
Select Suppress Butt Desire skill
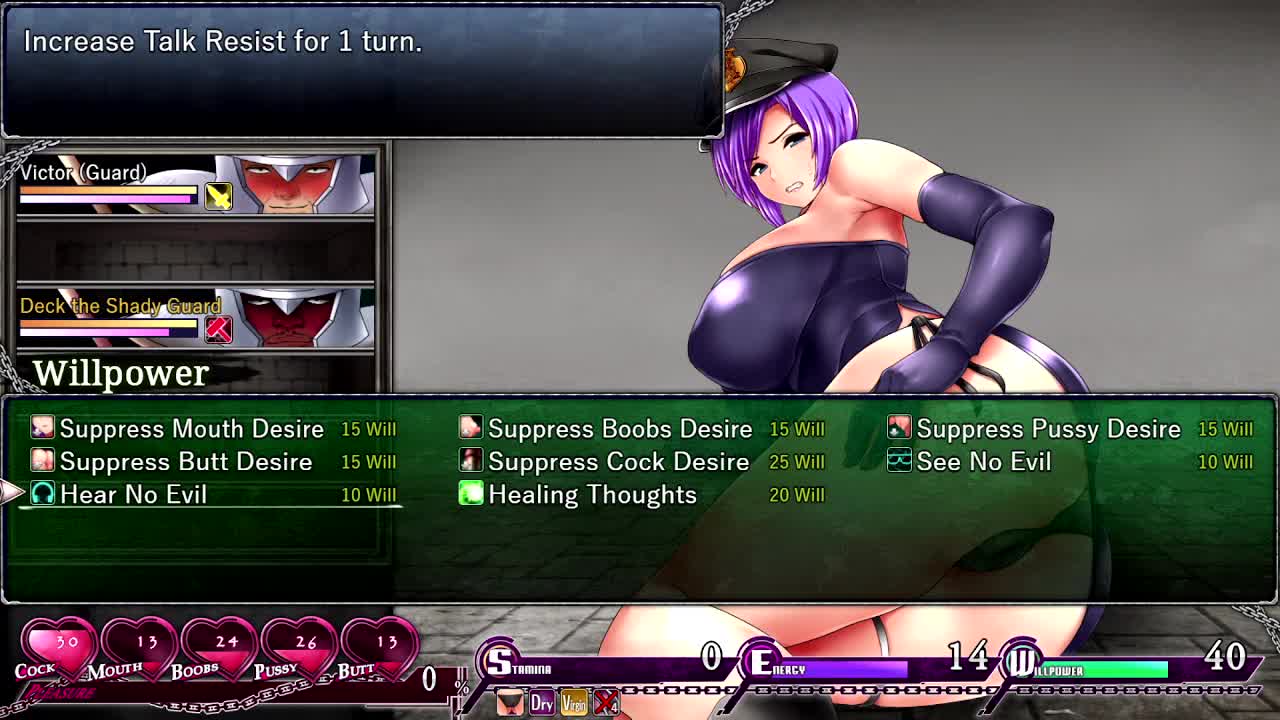[x=185, y=462]
